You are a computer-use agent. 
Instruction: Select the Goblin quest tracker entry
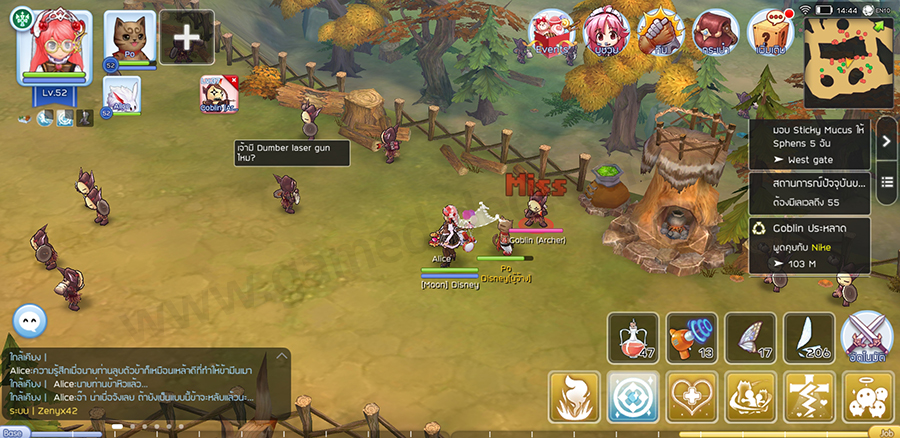coord(809,246)
